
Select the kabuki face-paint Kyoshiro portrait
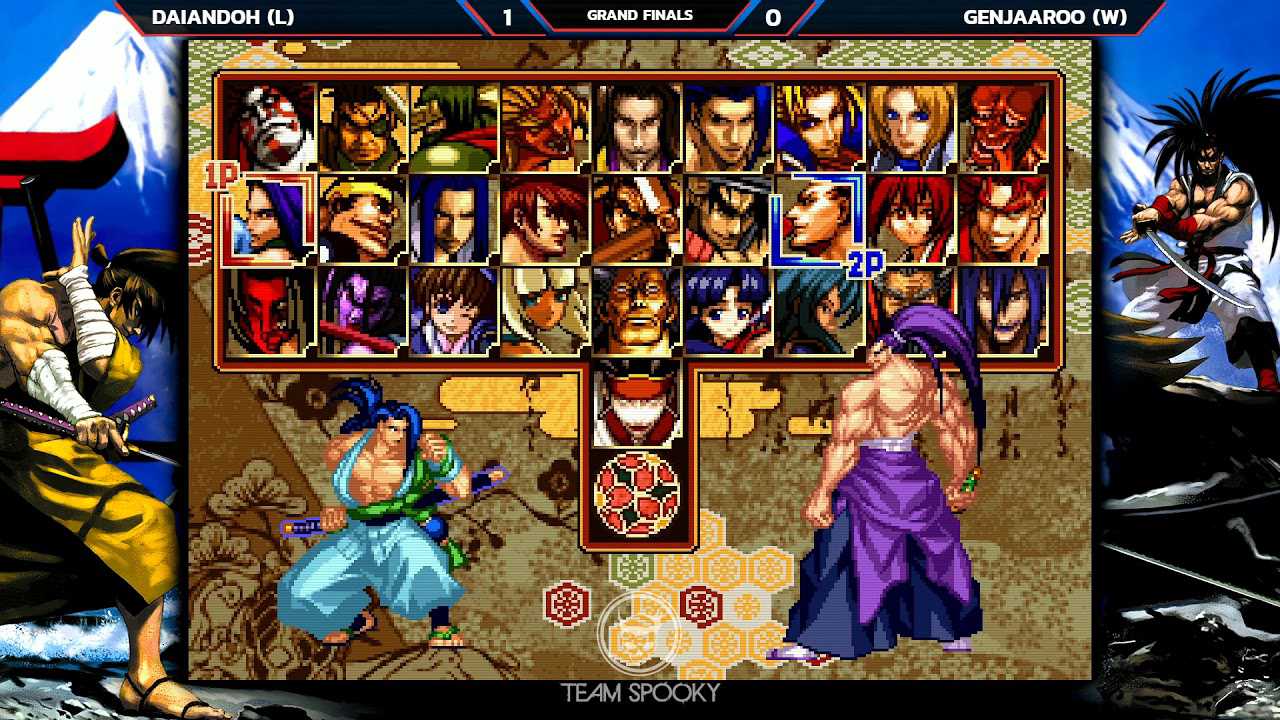[270, 127]
